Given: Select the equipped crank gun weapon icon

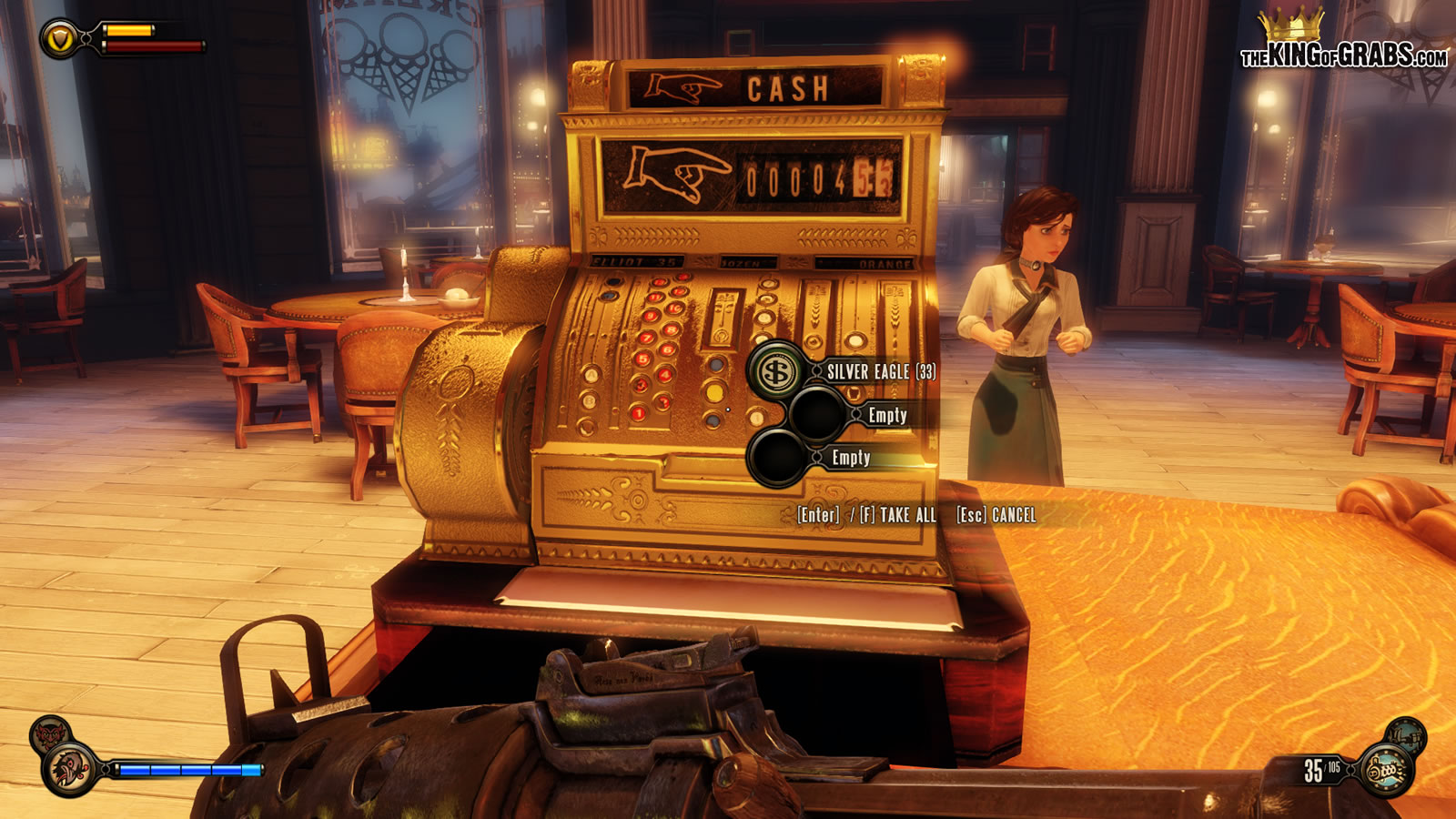Looking at the screenshot, I should [x=1385, y=770].
